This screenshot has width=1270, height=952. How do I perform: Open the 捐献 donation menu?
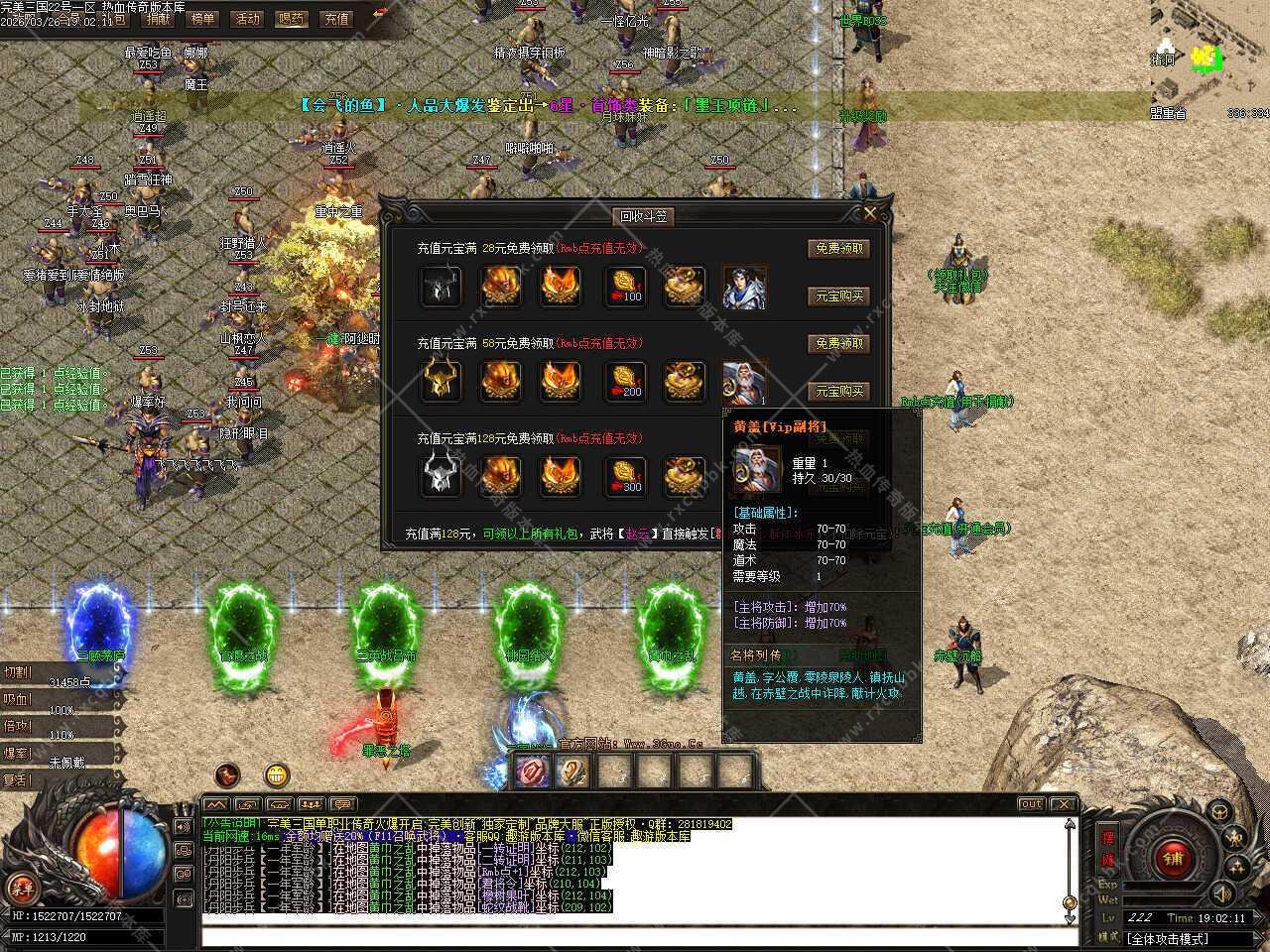[x=158, y=18]
